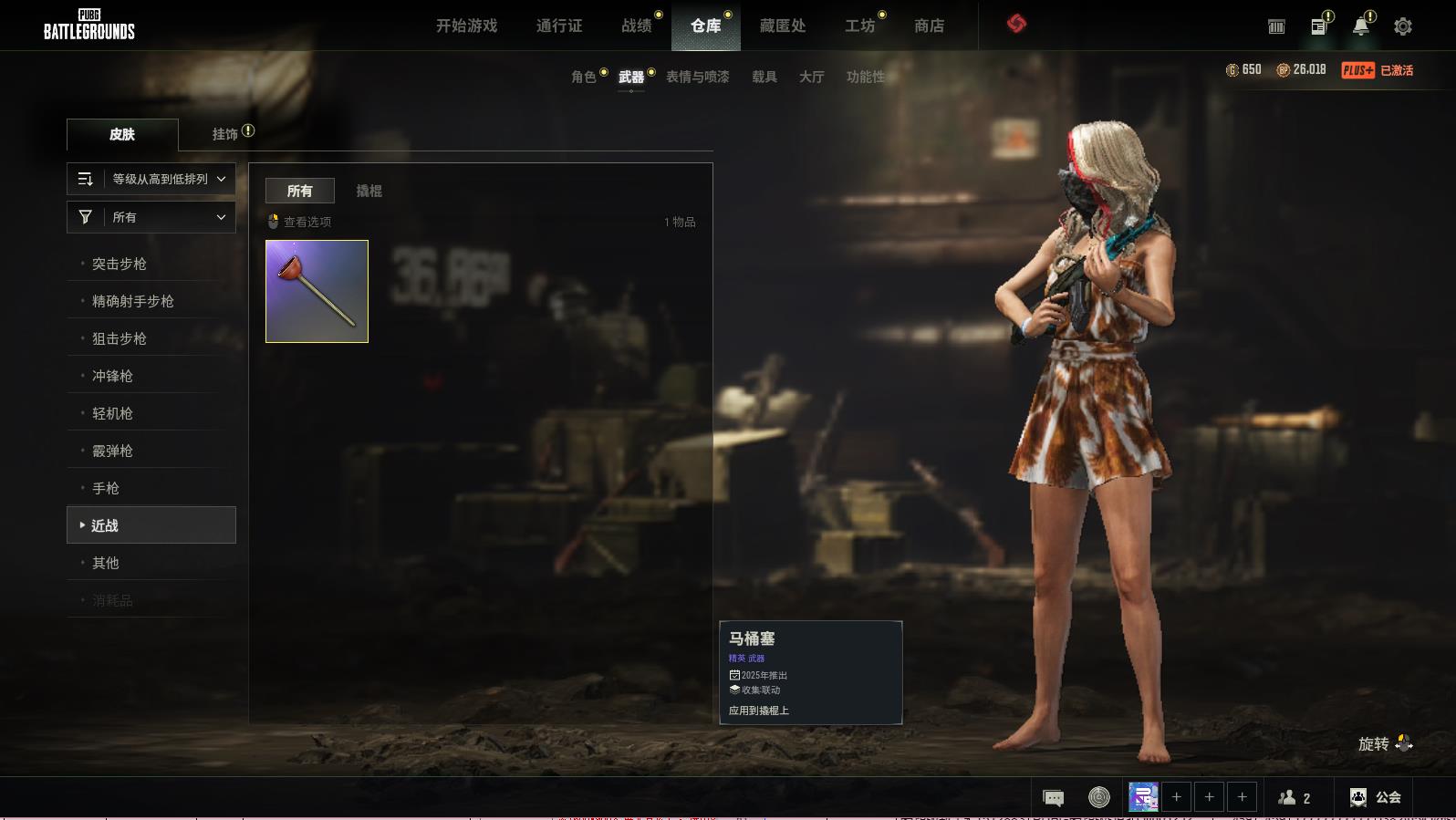Choose the 狙击步枪 sniper rifle category
1456x820 pixels.
[x=120, y=338]
